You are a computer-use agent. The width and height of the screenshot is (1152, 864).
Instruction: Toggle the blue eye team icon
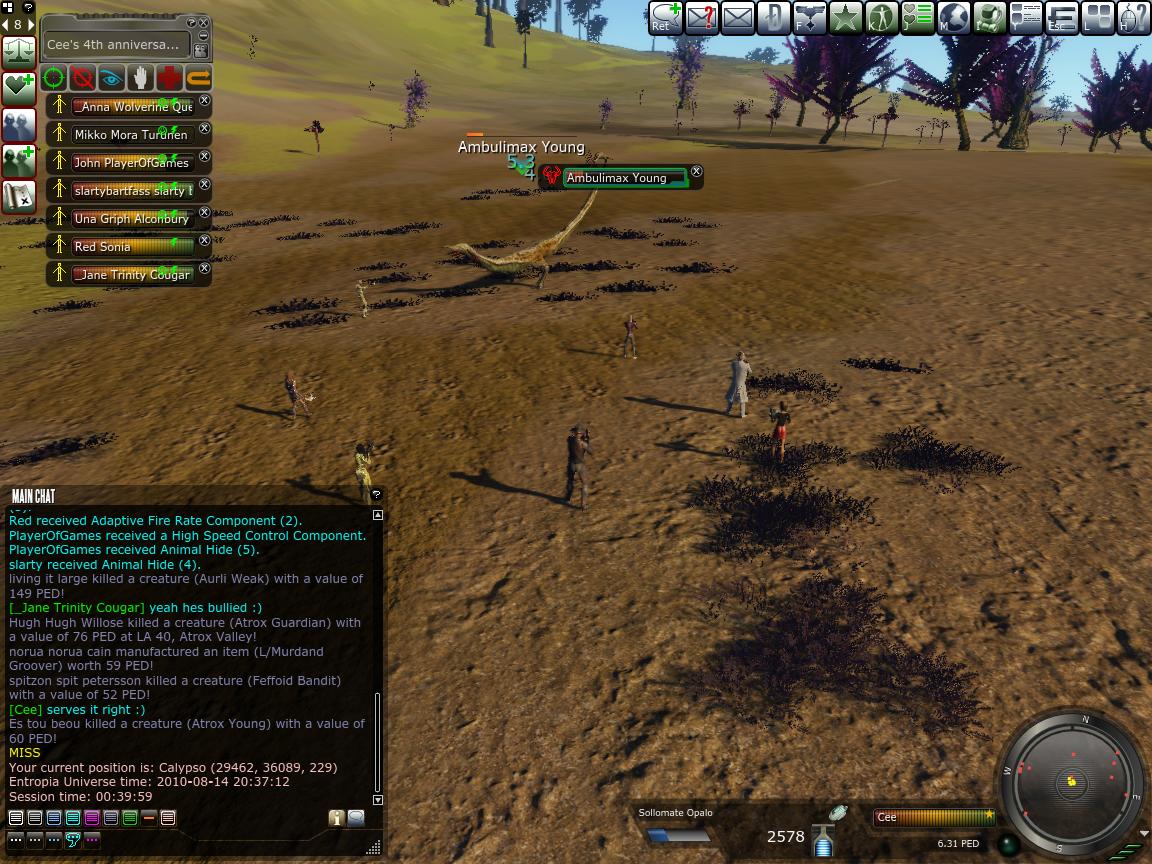(x=111, y=78)
